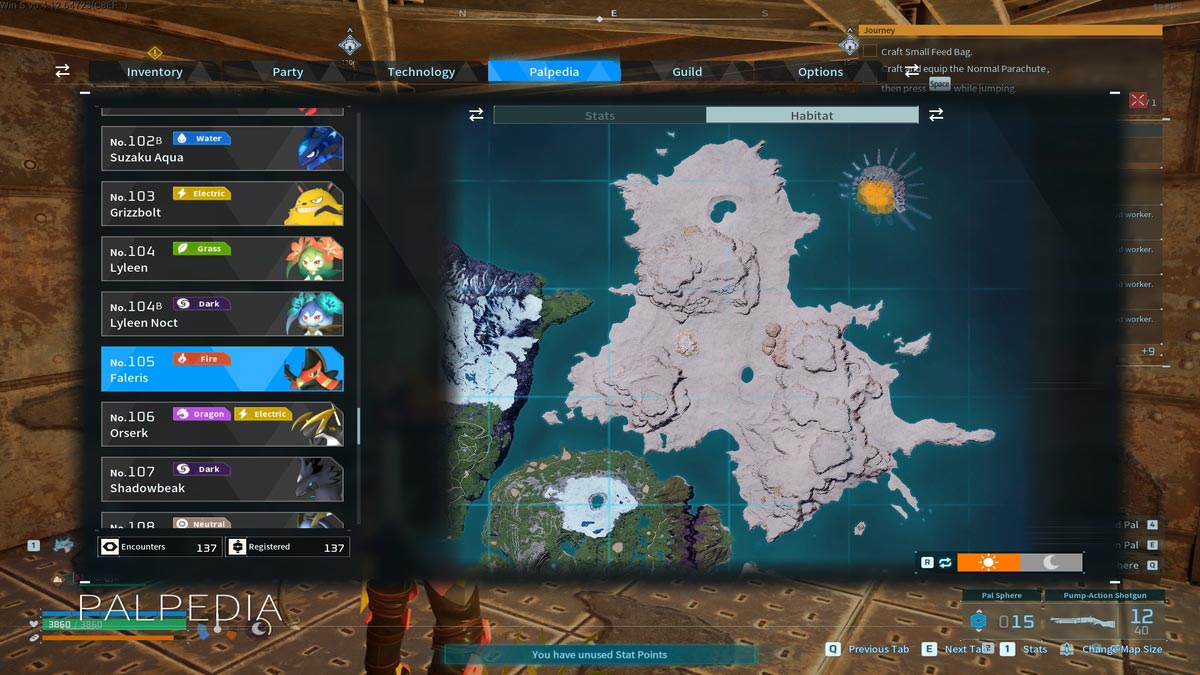Select the Habitat sub-tab

811,116
